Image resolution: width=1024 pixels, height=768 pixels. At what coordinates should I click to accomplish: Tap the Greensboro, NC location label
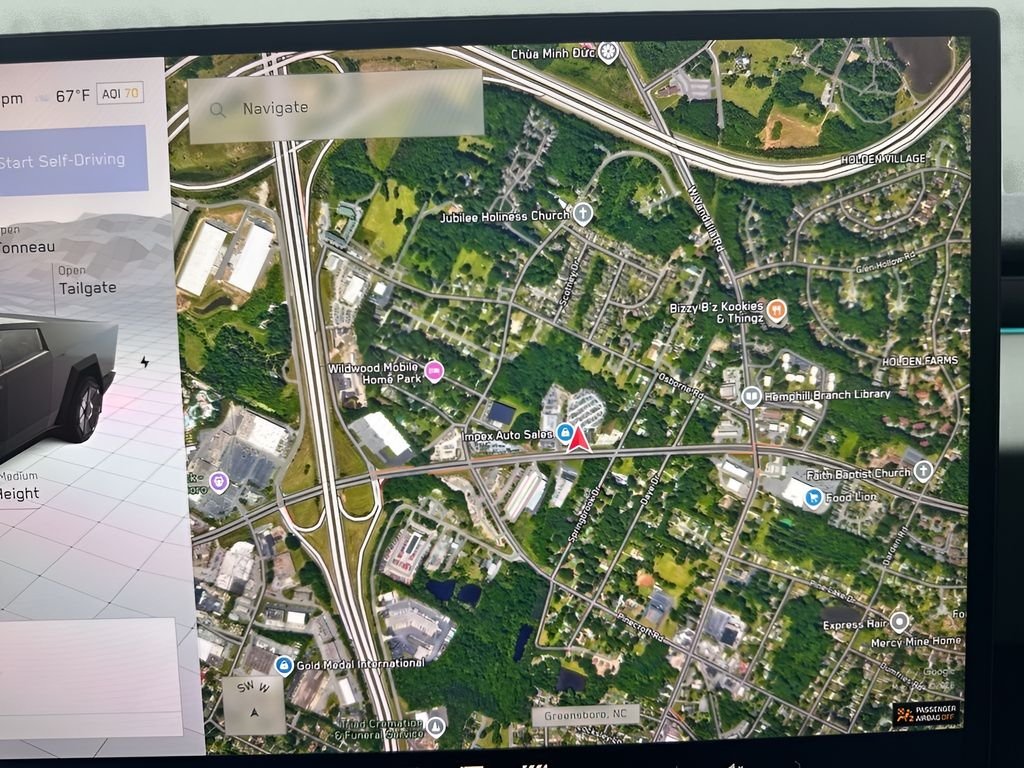coord(585,716)
